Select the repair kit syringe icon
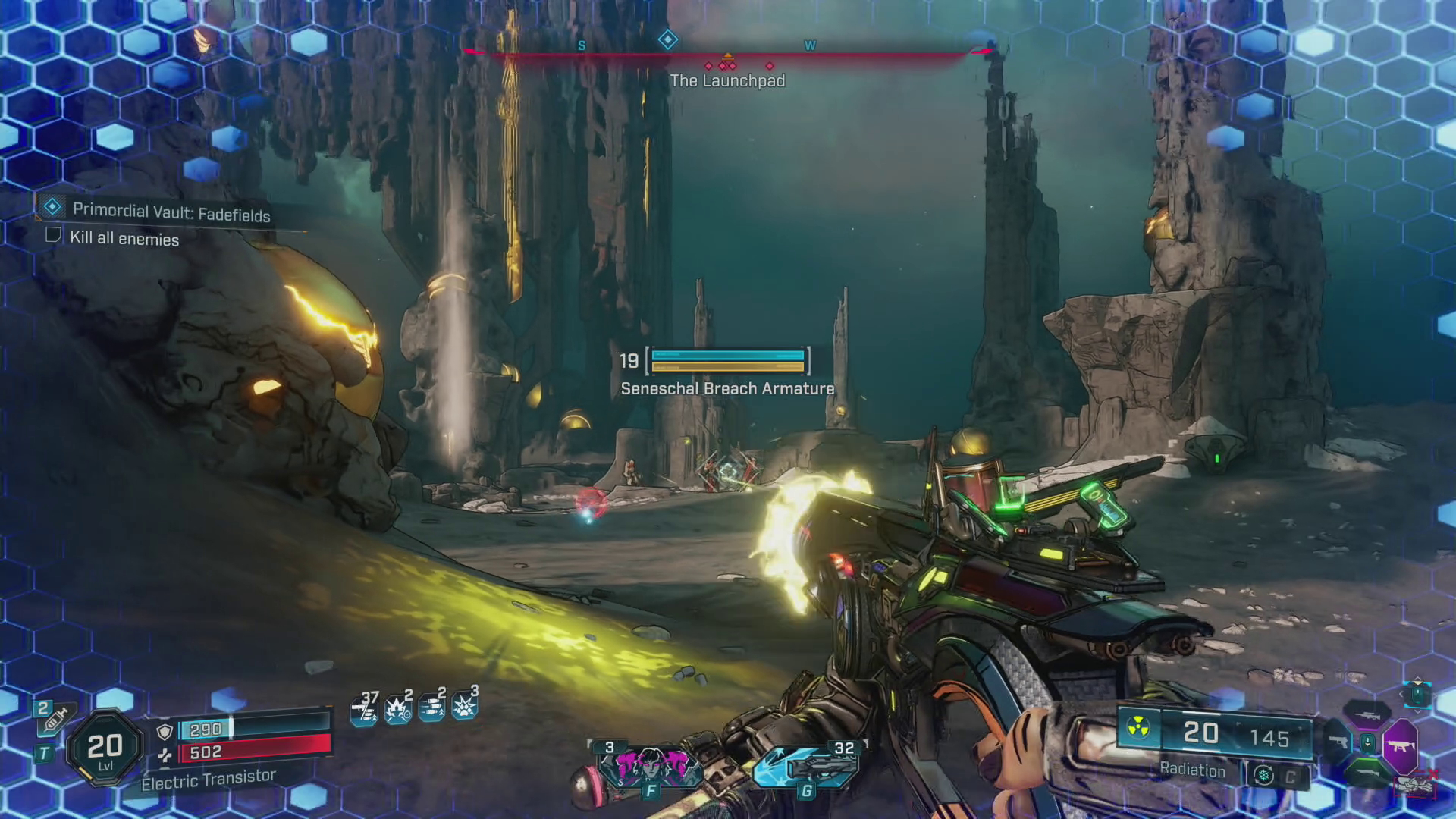This screenshot has height=819, width=1456. point(53,717)
